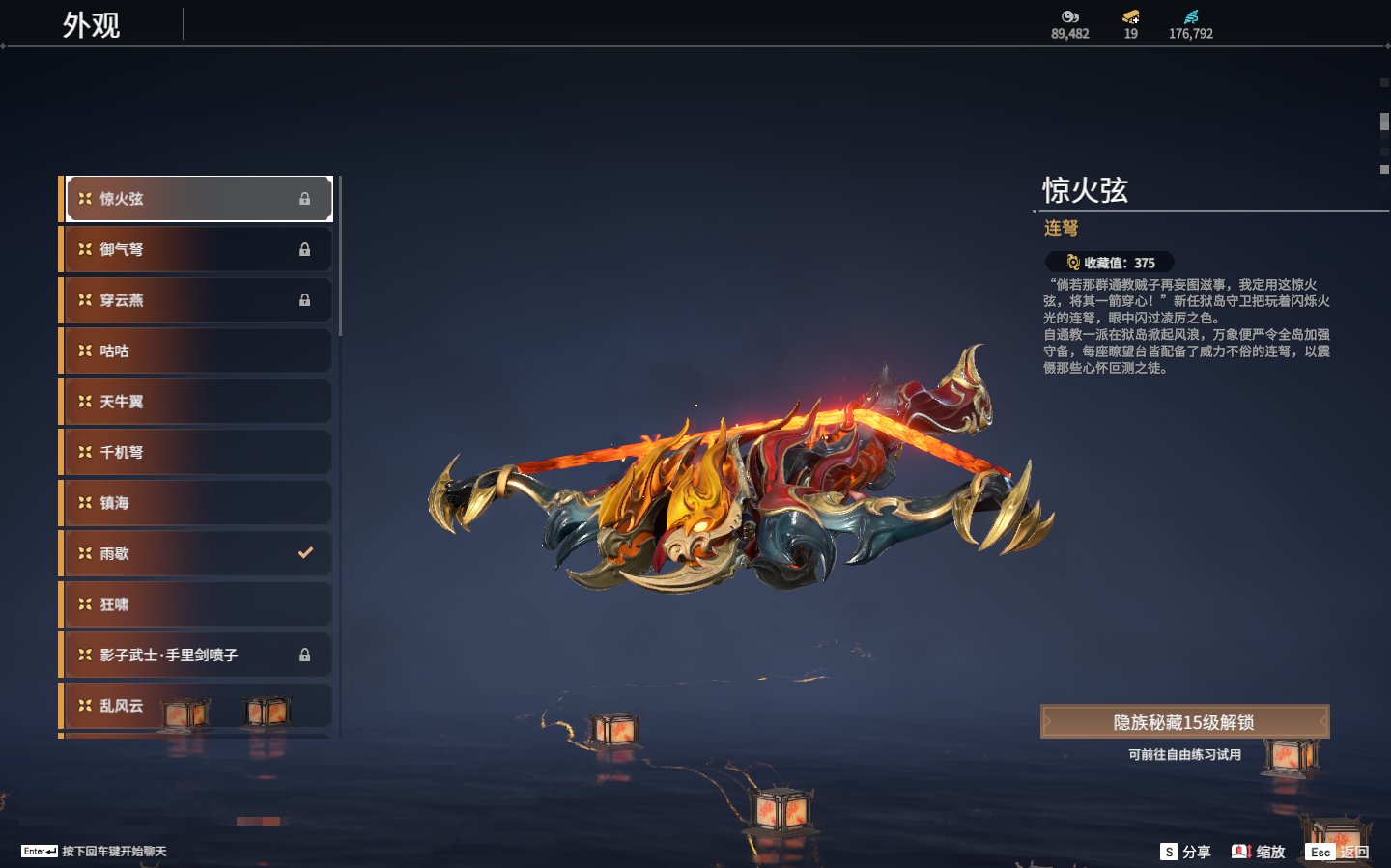The width and height of the screenshot is (1391, 868).
Task: Select the 乱风云 skin entry
Action: [198, 706]
